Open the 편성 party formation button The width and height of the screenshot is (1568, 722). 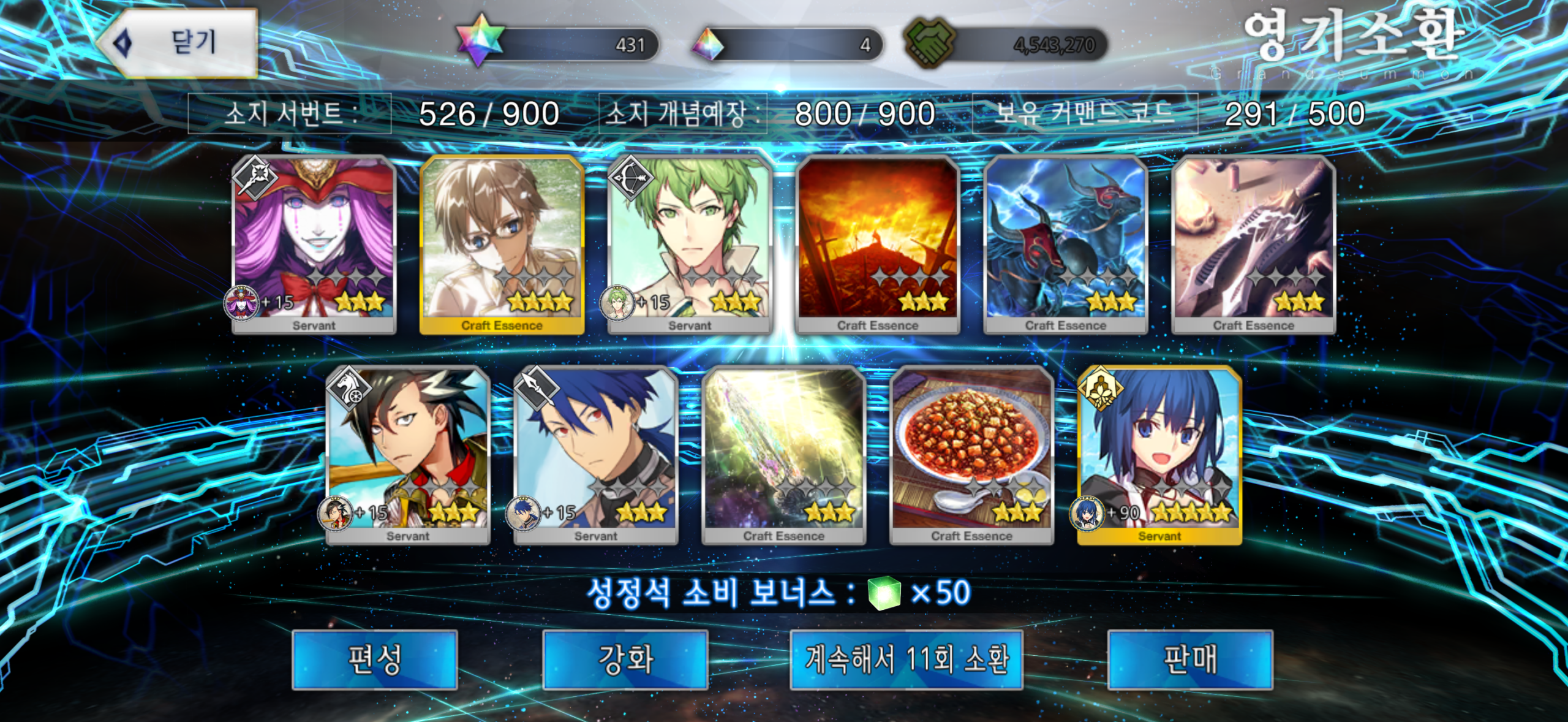click(x=374, y=659)
